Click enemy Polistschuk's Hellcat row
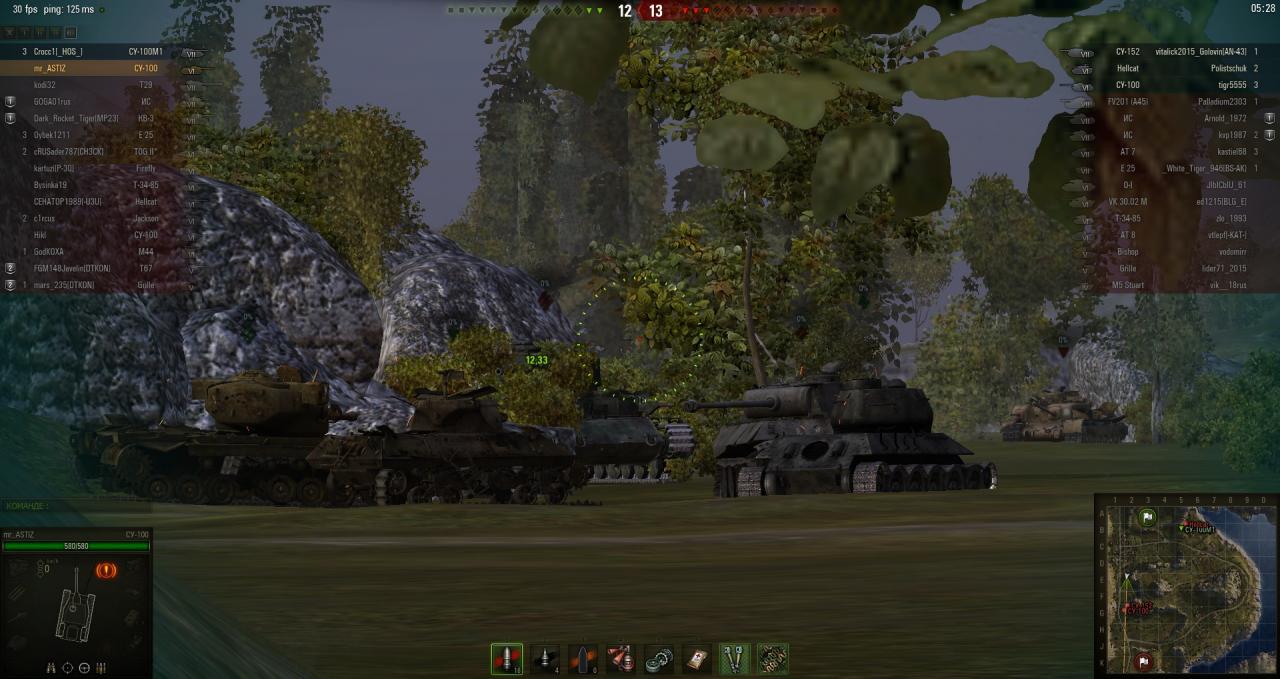1280x679 pixels. pos(1180,68)
